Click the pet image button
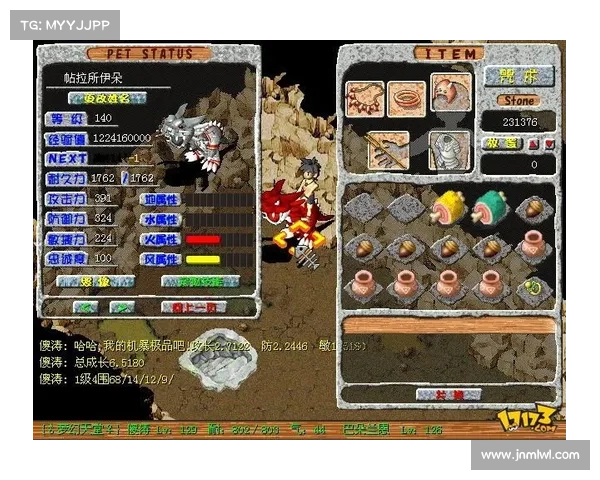The image size is (600, 480). pos(96,282)
